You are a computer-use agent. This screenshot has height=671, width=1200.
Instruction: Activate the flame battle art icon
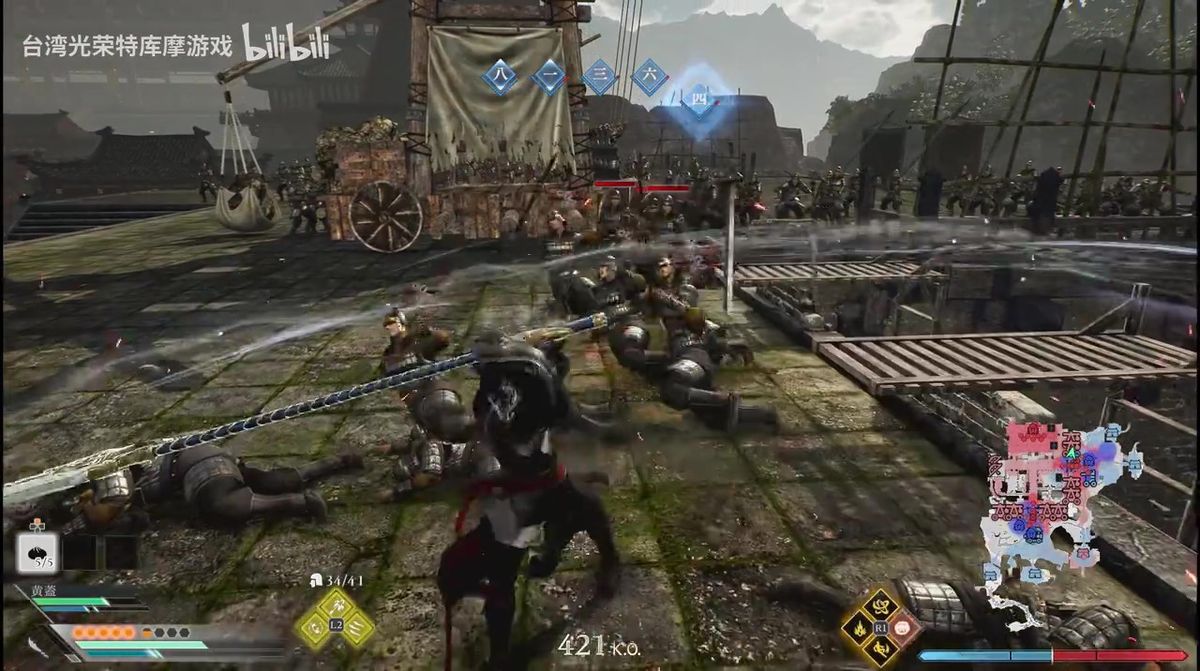click(858, 628)
